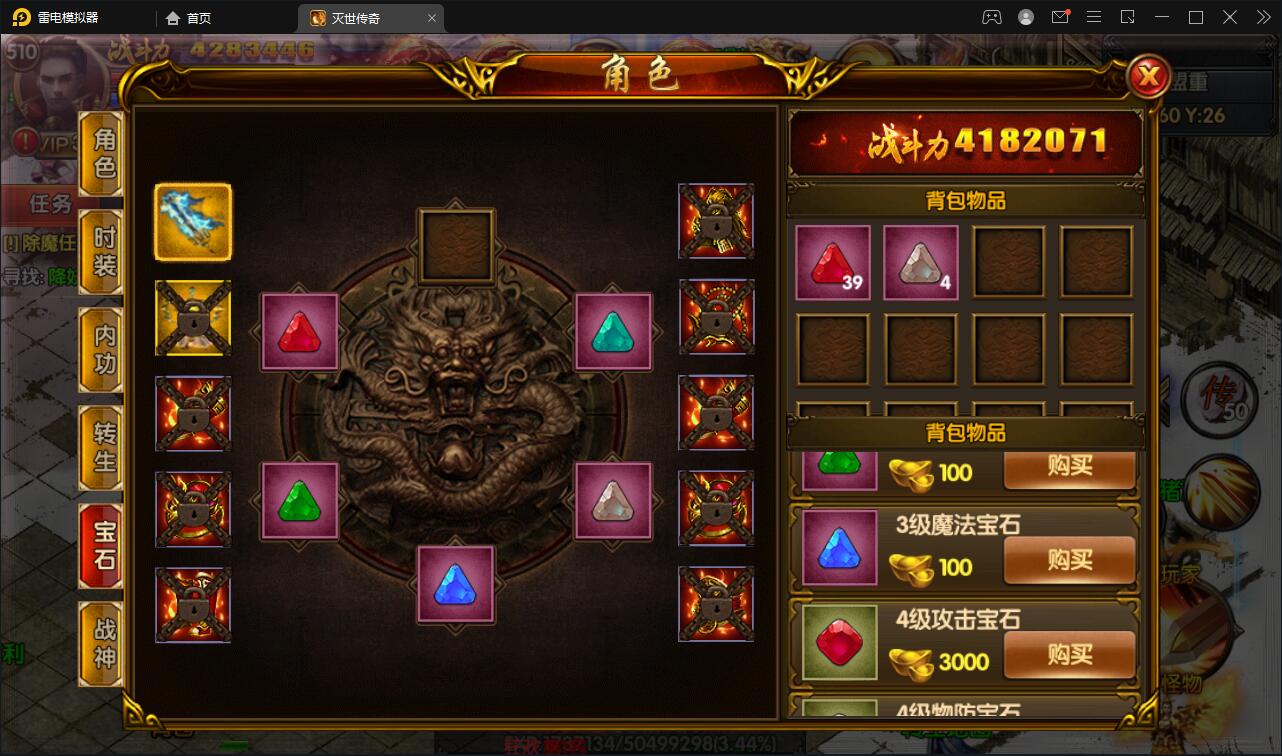Click the red attack gem socketed on the dragon wheel
The width and height of the screenshot is (1282, 756).
click(x=299, y=331)
